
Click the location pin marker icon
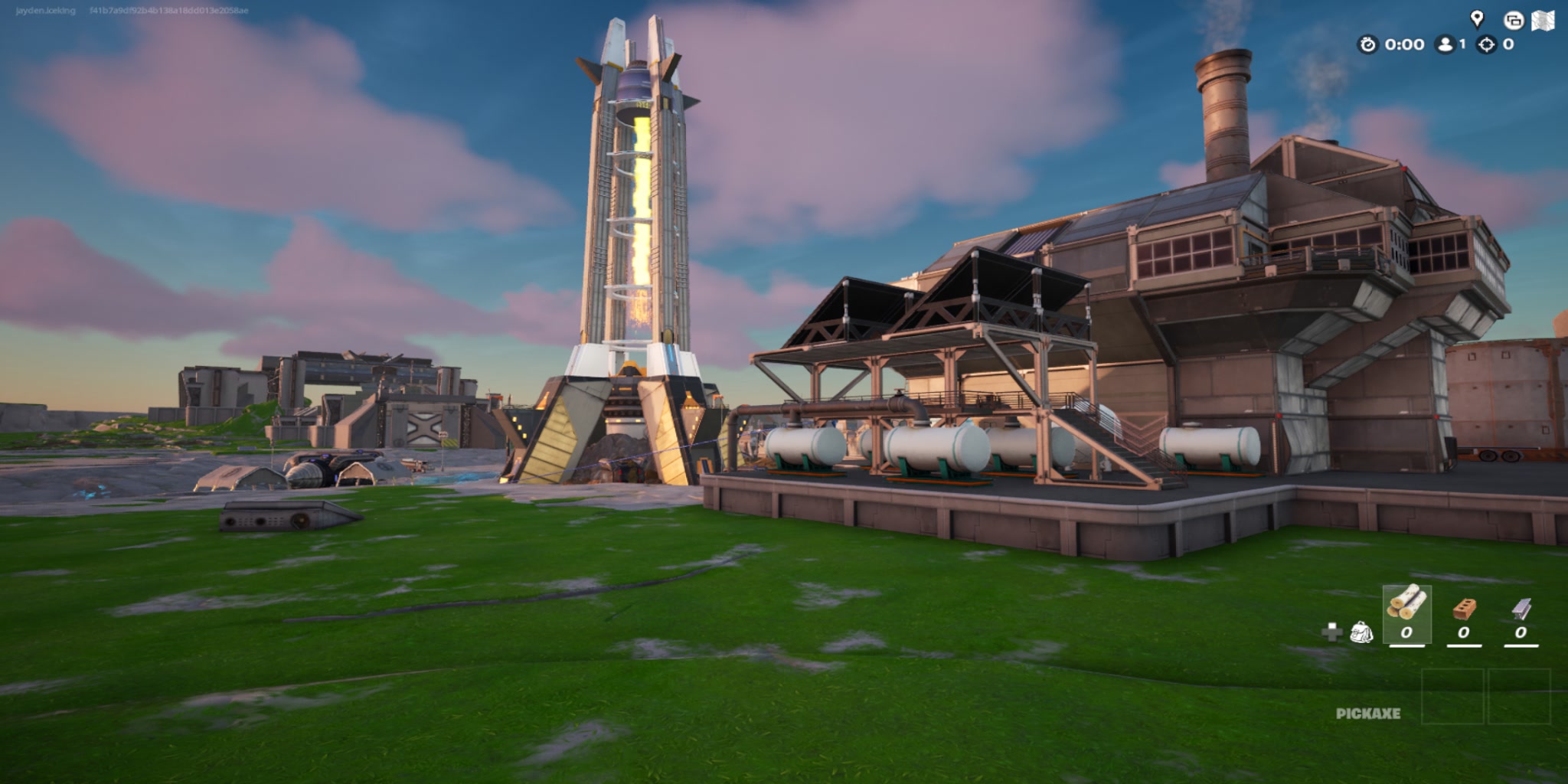pos(1477,17)
